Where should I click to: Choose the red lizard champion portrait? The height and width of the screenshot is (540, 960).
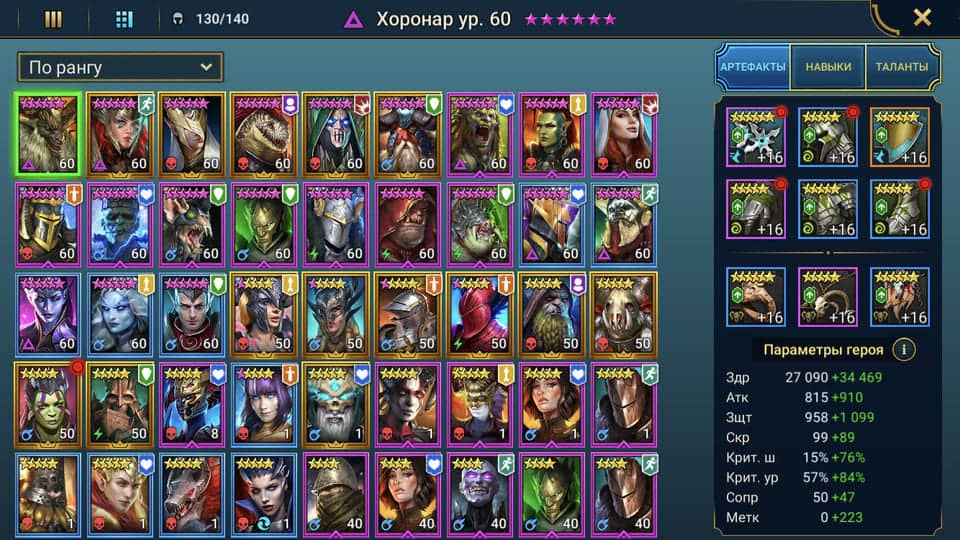point(265,135)
